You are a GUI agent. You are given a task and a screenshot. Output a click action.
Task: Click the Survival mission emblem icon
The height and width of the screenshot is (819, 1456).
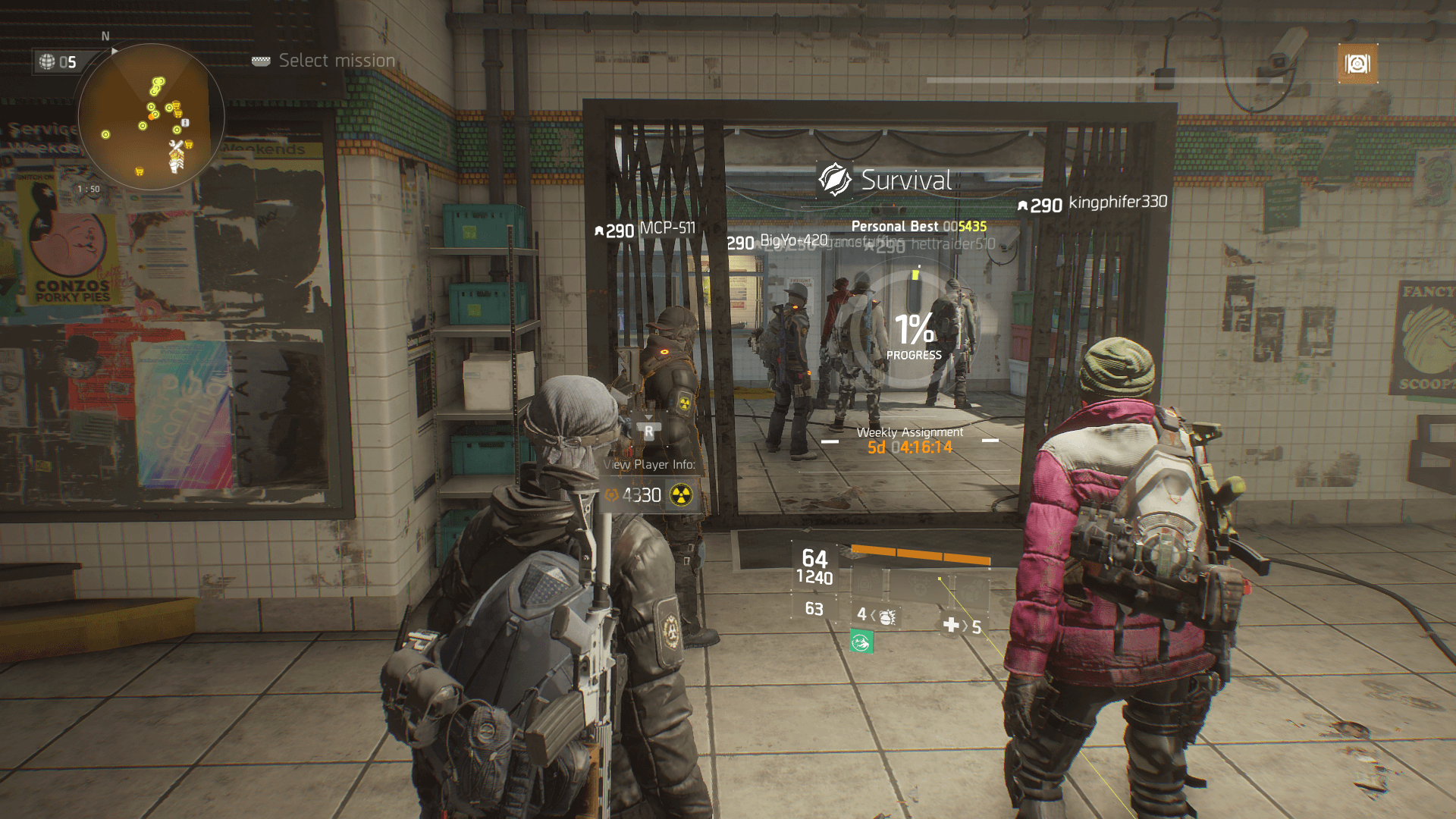834,180
